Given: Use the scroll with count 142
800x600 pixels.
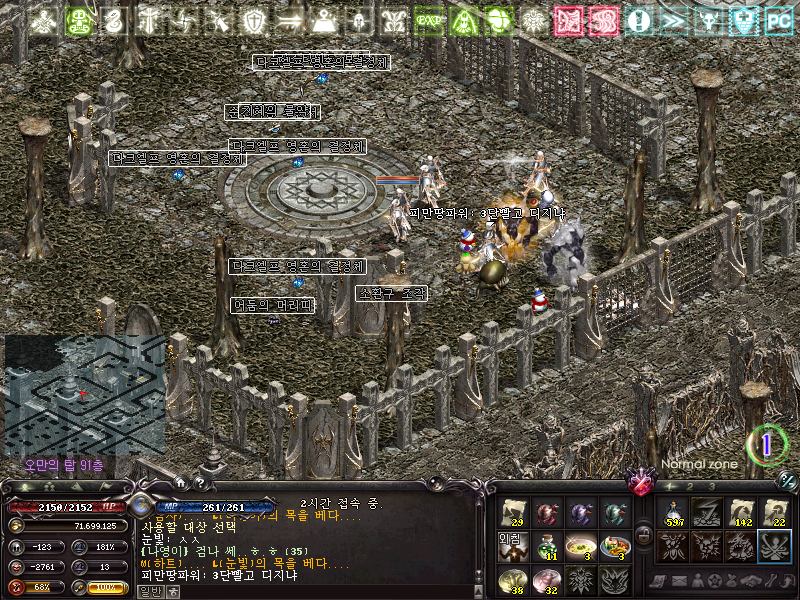Looking at the screenshot, I should (x=740, y=513).
